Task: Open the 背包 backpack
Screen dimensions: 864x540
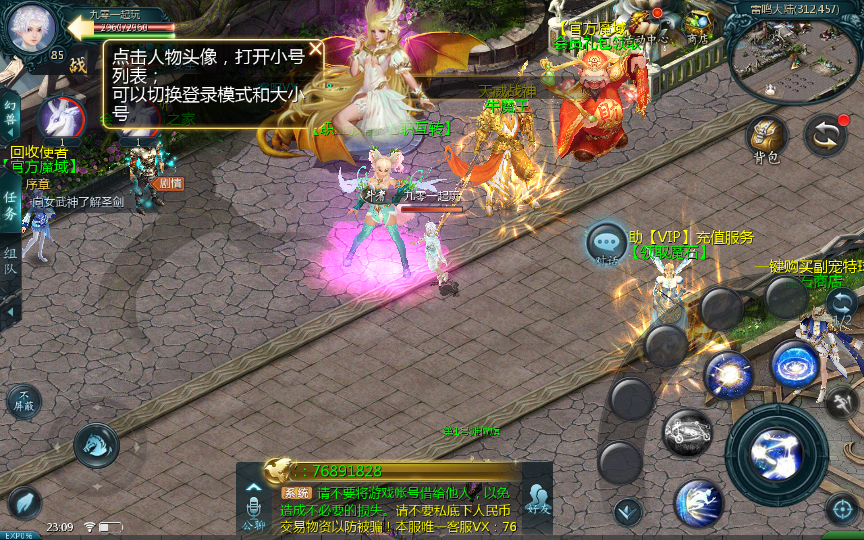Action: coord(767,137)
